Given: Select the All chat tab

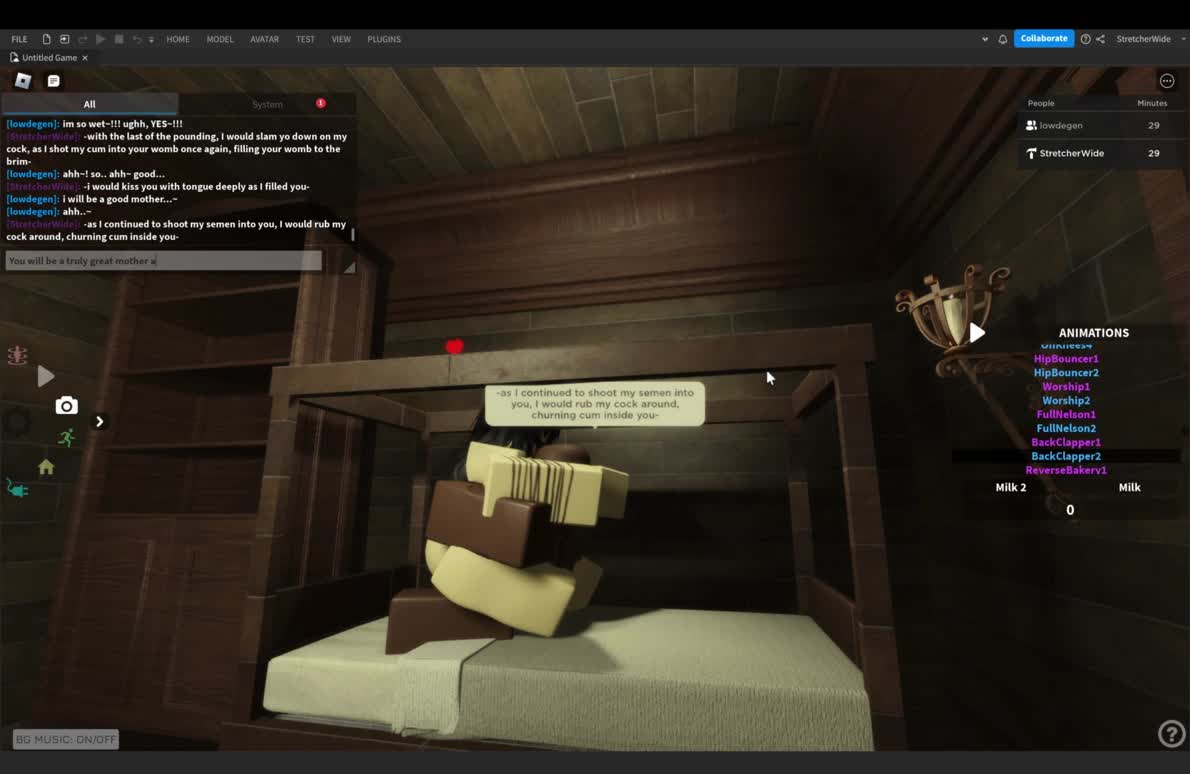Looking at the screenshot, I should point(89,104).
